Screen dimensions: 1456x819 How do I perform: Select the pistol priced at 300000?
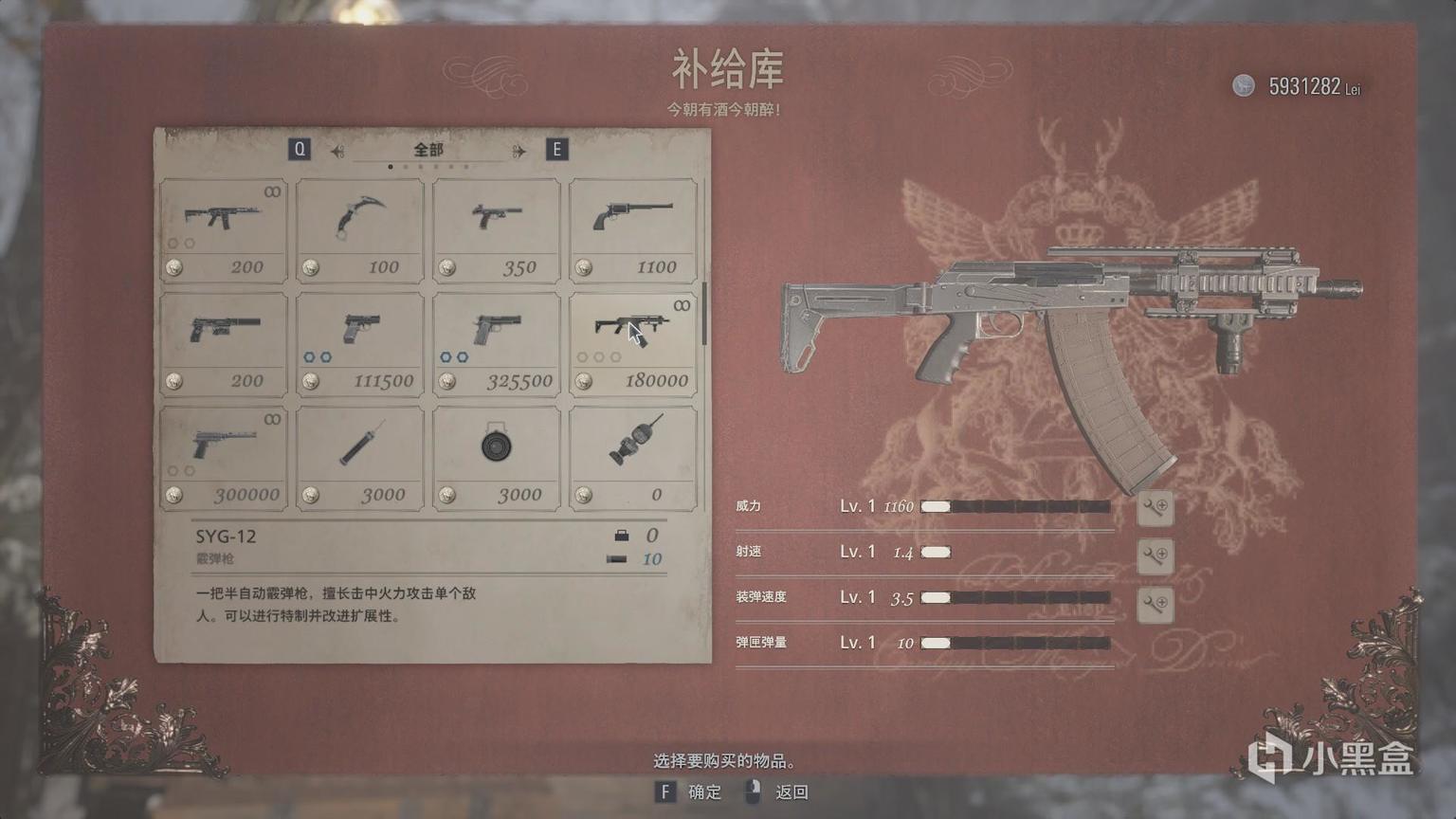224,458
